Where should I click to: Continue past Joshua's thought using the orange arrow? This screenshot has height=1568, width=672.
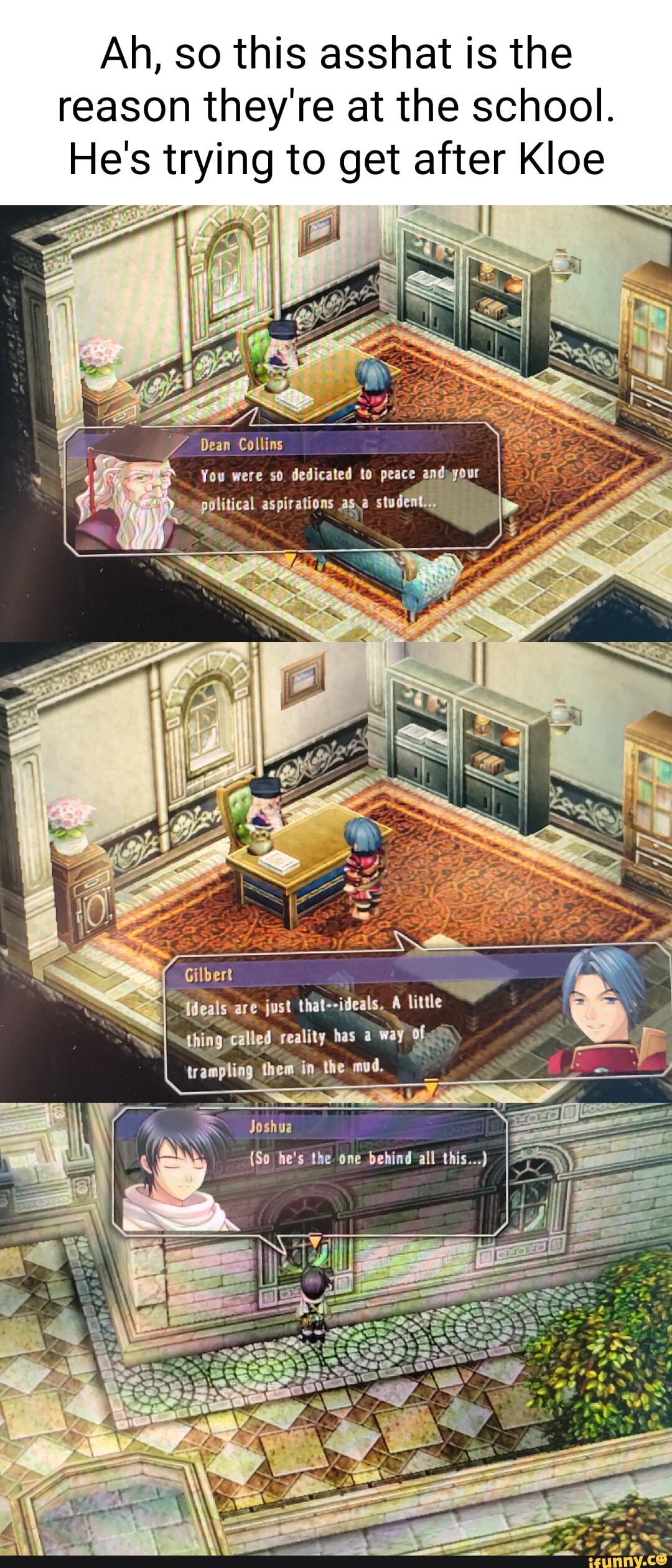click(x=315, y=1241)
